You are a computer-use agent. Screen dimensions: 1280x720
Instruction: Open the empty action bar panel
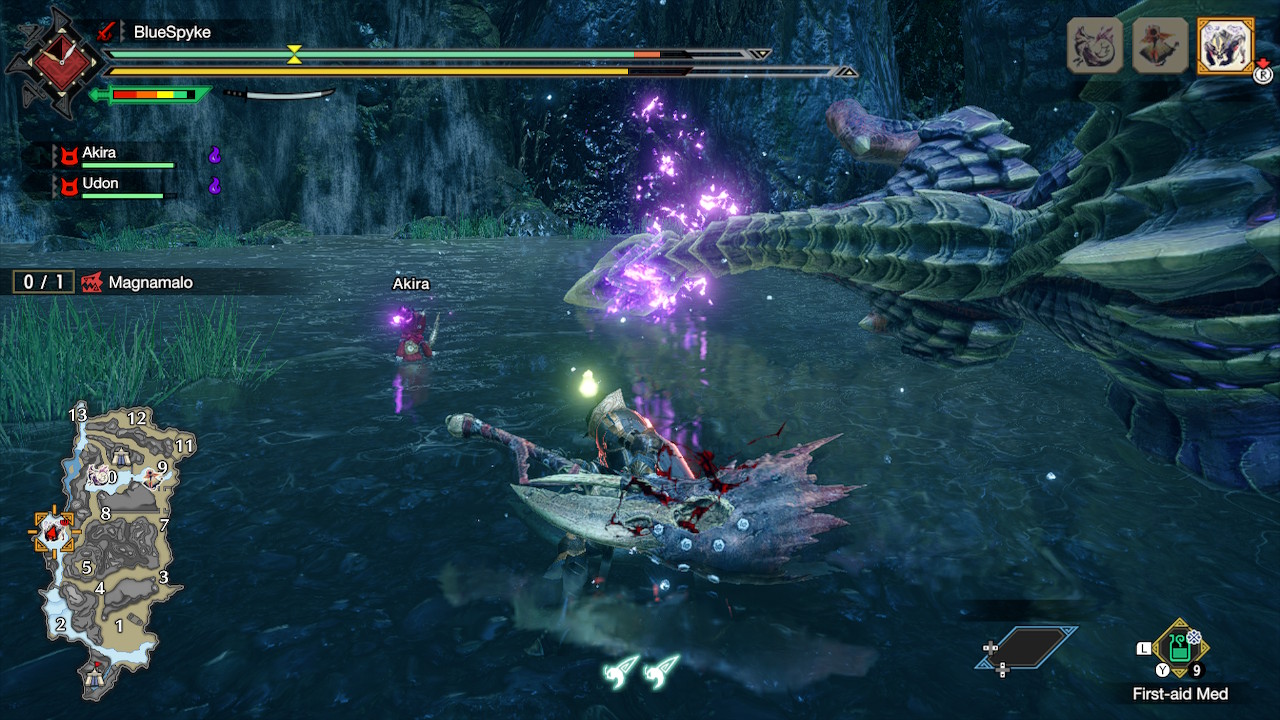click(x=1027, y=648)
